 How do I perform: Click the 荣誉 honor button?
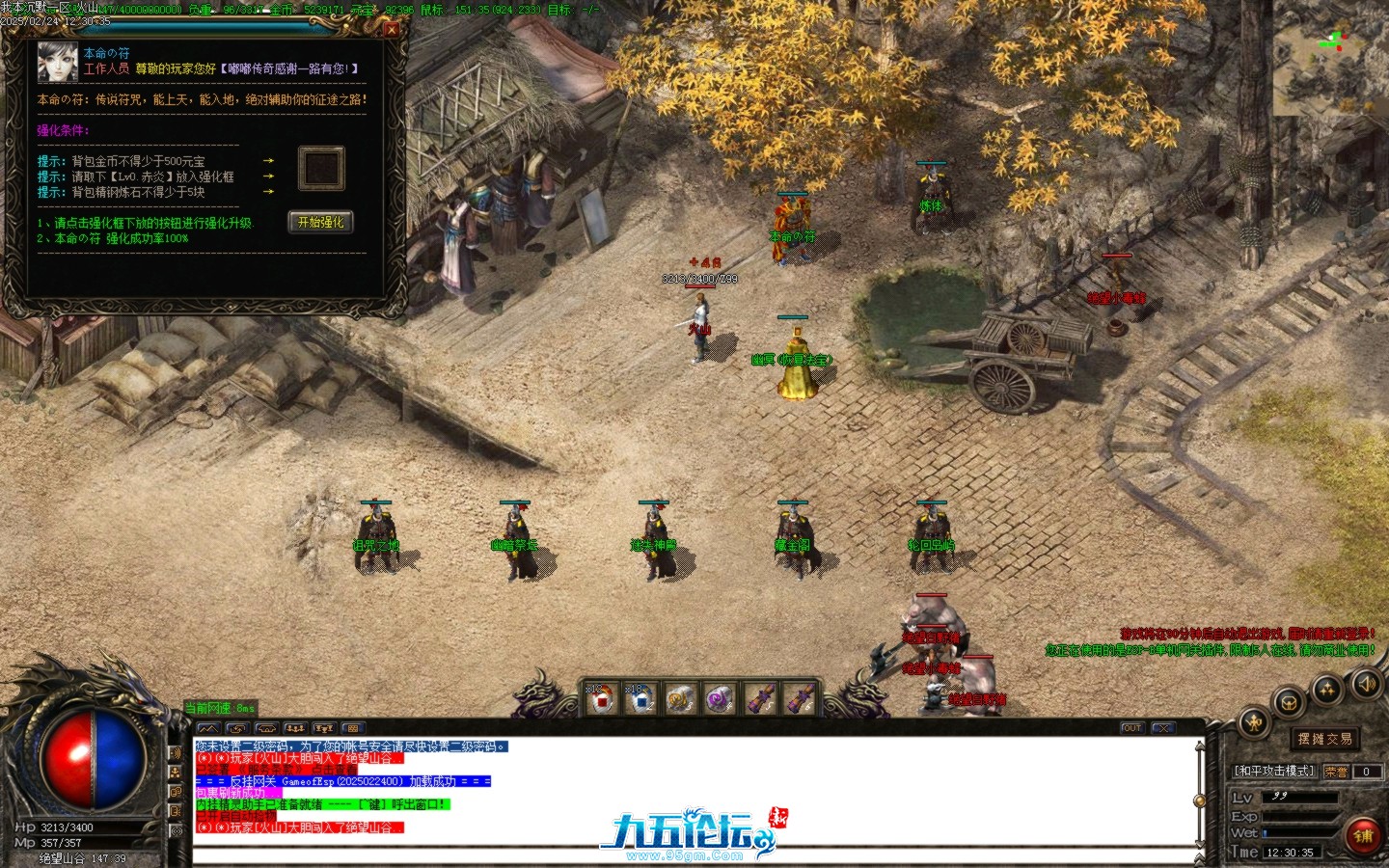(1336, 772)
